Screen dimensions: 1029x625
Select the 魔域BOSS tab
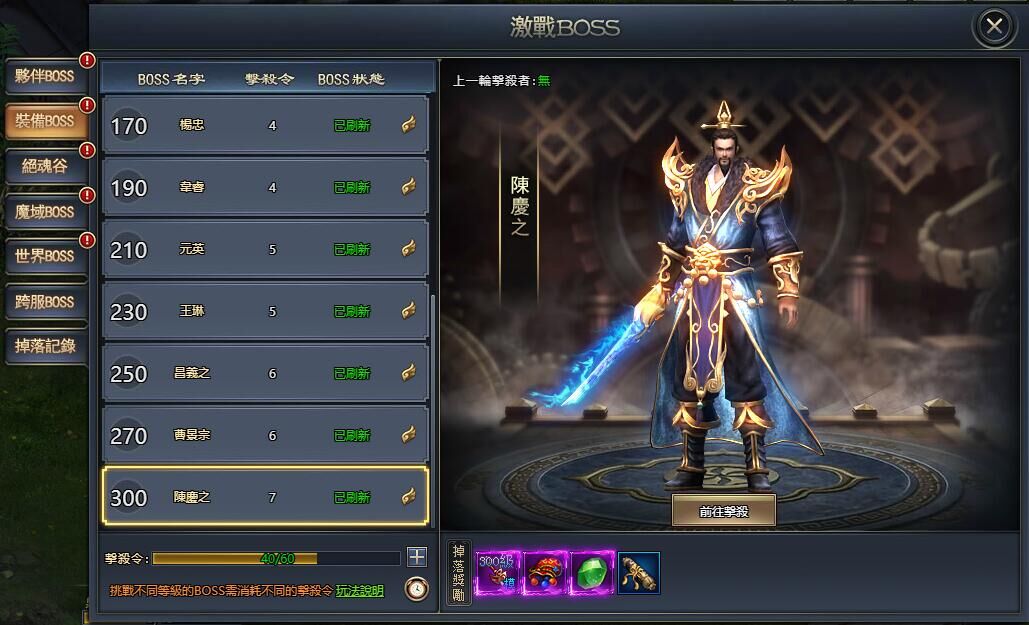point(45,211)
